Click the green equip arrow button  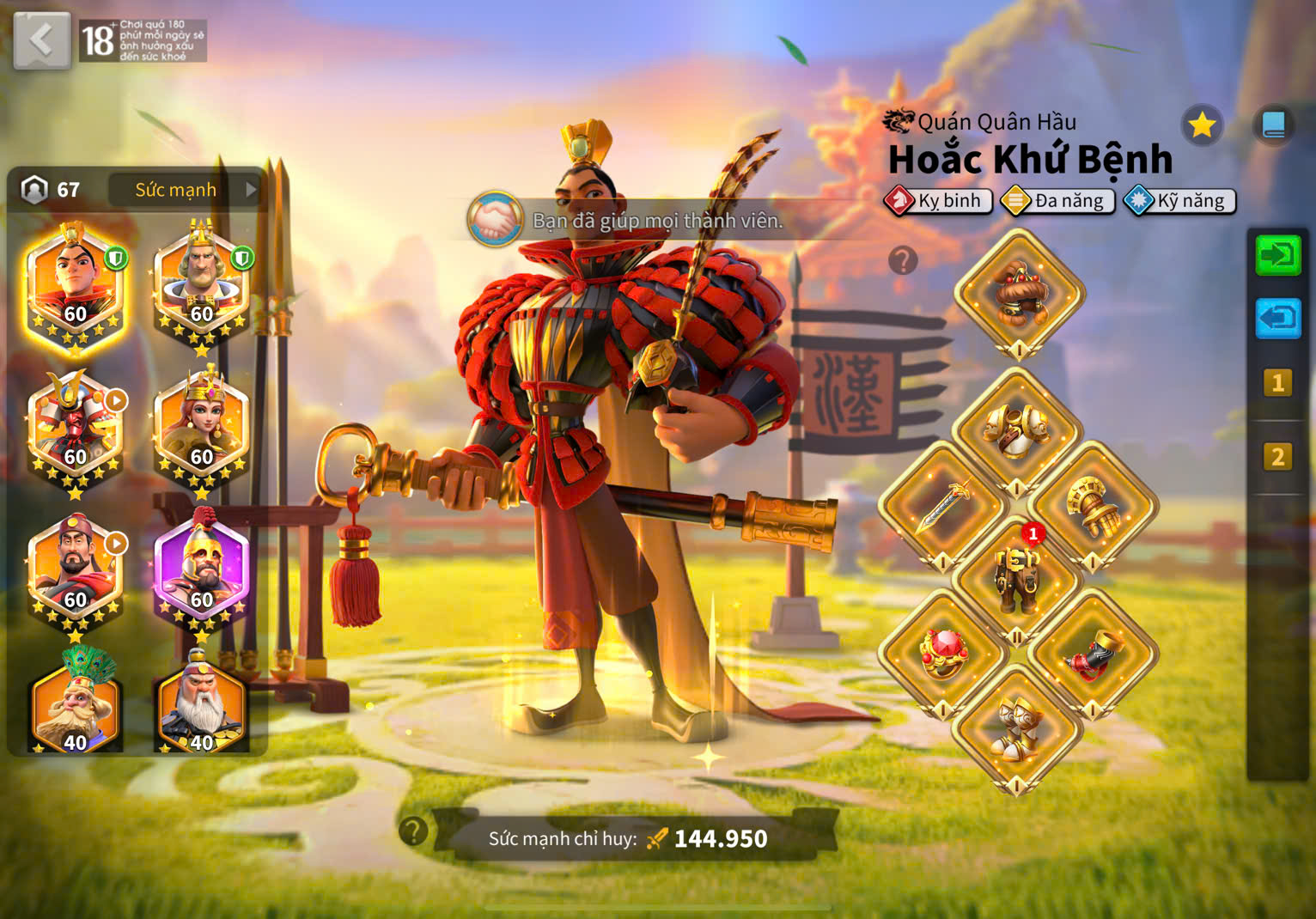[x=1277, y=255]
